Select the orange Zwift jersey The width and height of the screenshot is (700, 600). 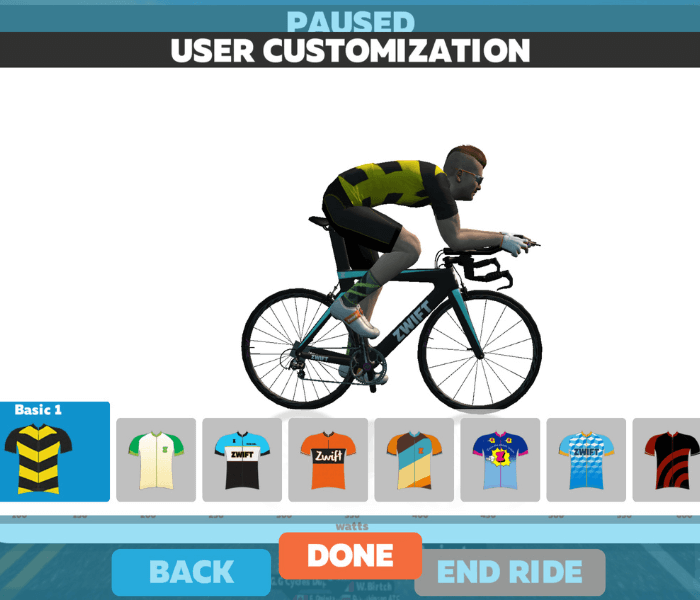click(x=327, y=460)
